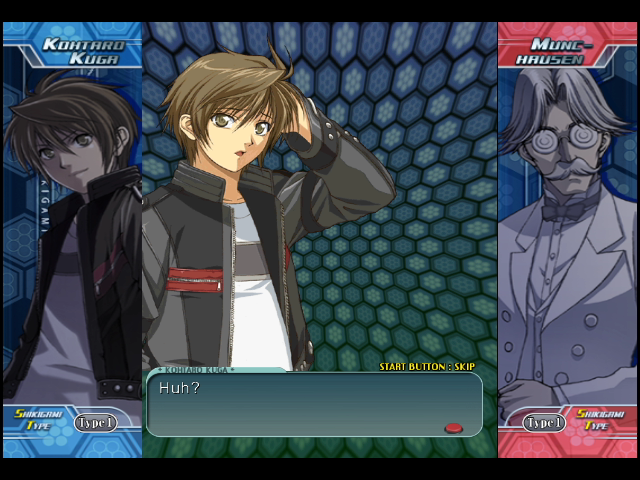Select Kohtaro Kuga's Type 1 shikigami badge
This screenshot has width=640, height=480.
pyautogui.click(x=96, y=423)
